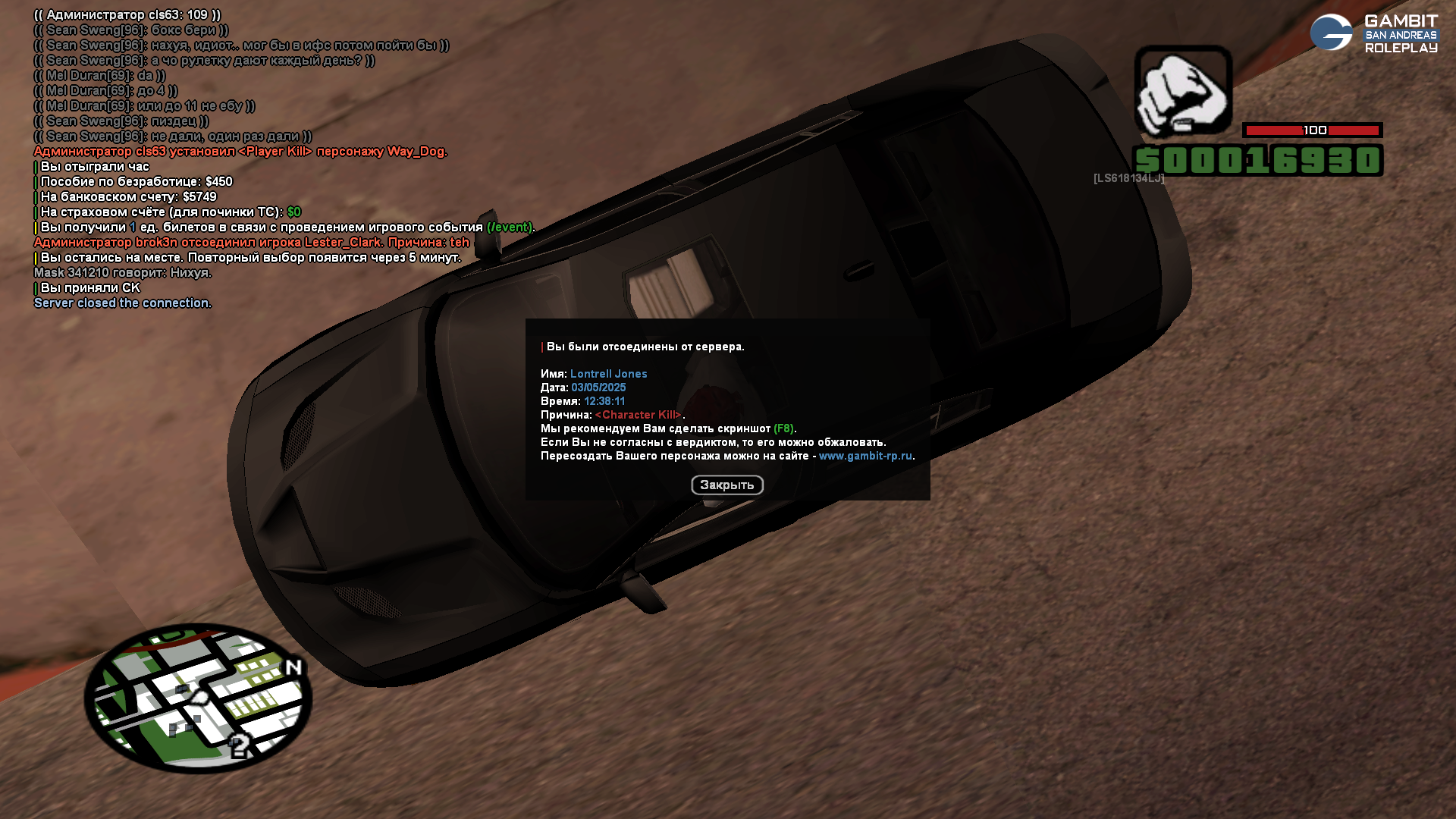Image resolution: width=1456 pixels, height=819 pixels.
Task: Click the question mark marker on minimap
Action: point(239,746)
